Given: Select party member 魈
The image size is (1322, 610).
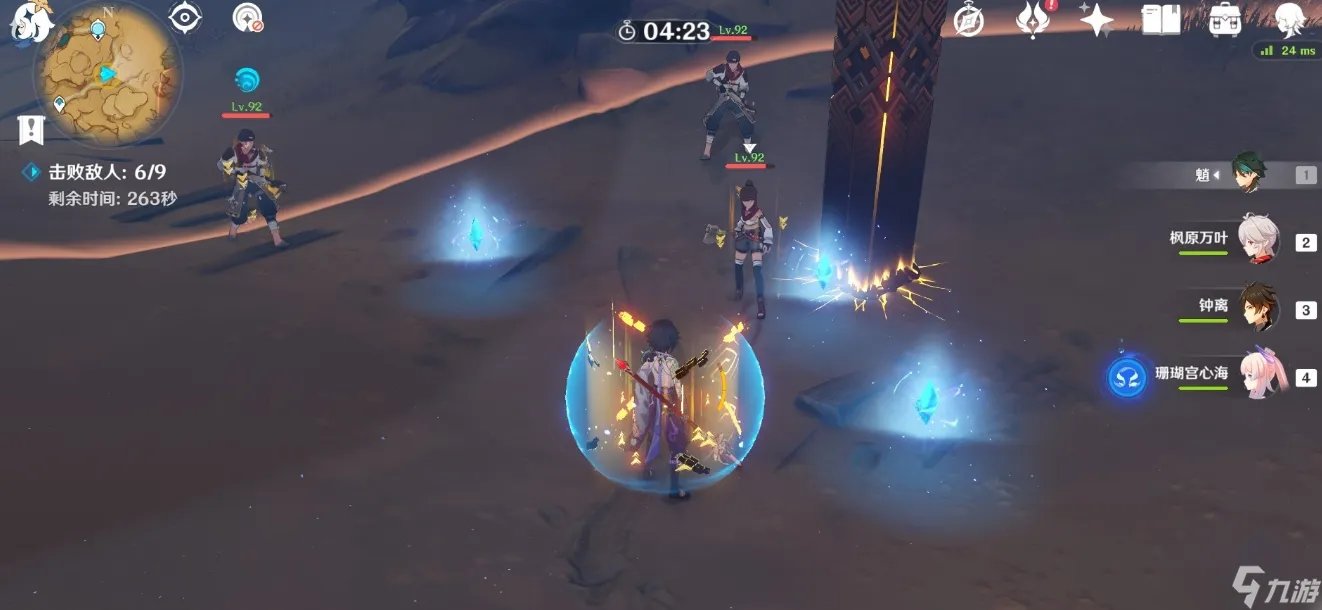Looking at the screenshot, I should [1248, 175].
